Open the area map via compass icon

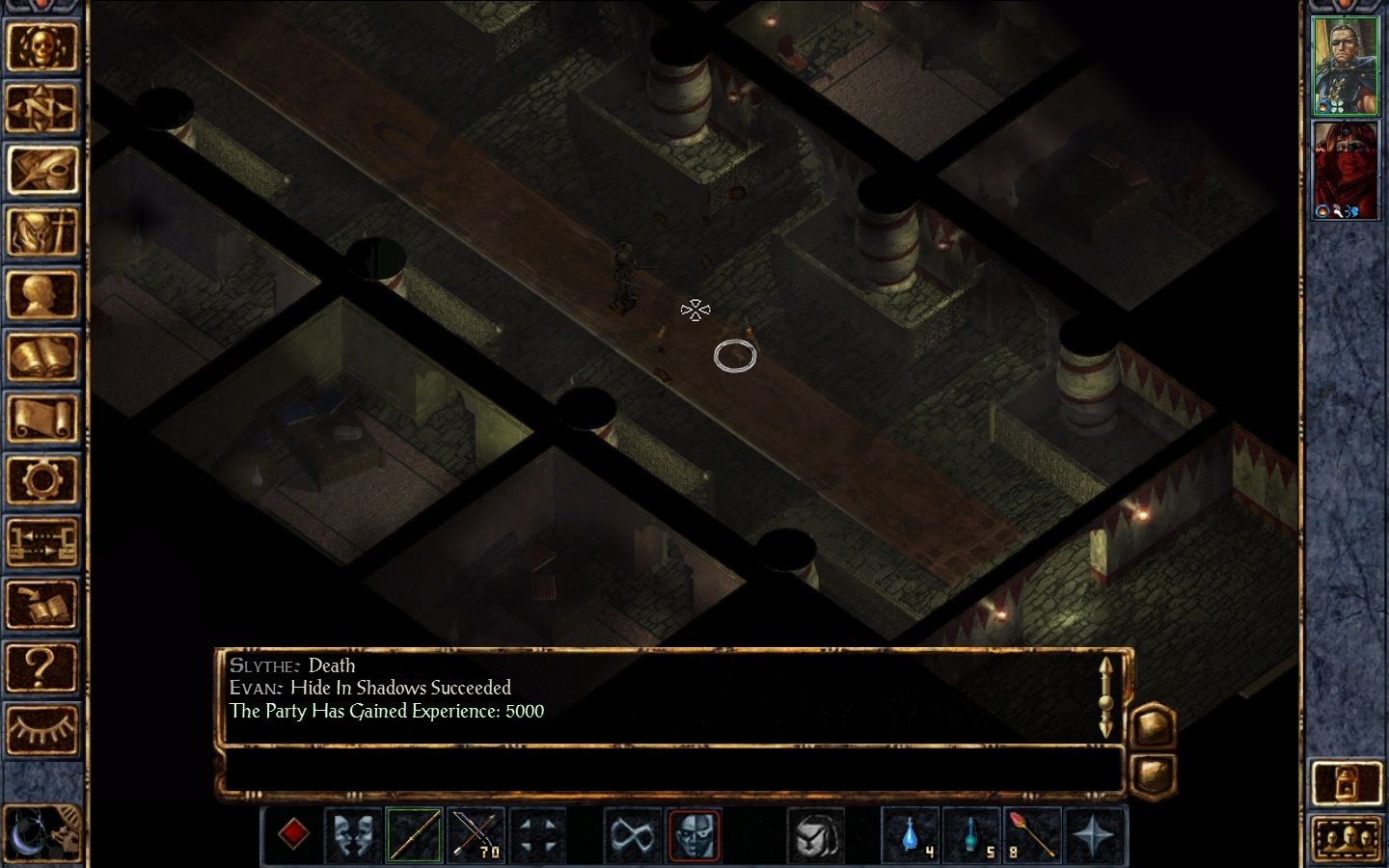41,107
